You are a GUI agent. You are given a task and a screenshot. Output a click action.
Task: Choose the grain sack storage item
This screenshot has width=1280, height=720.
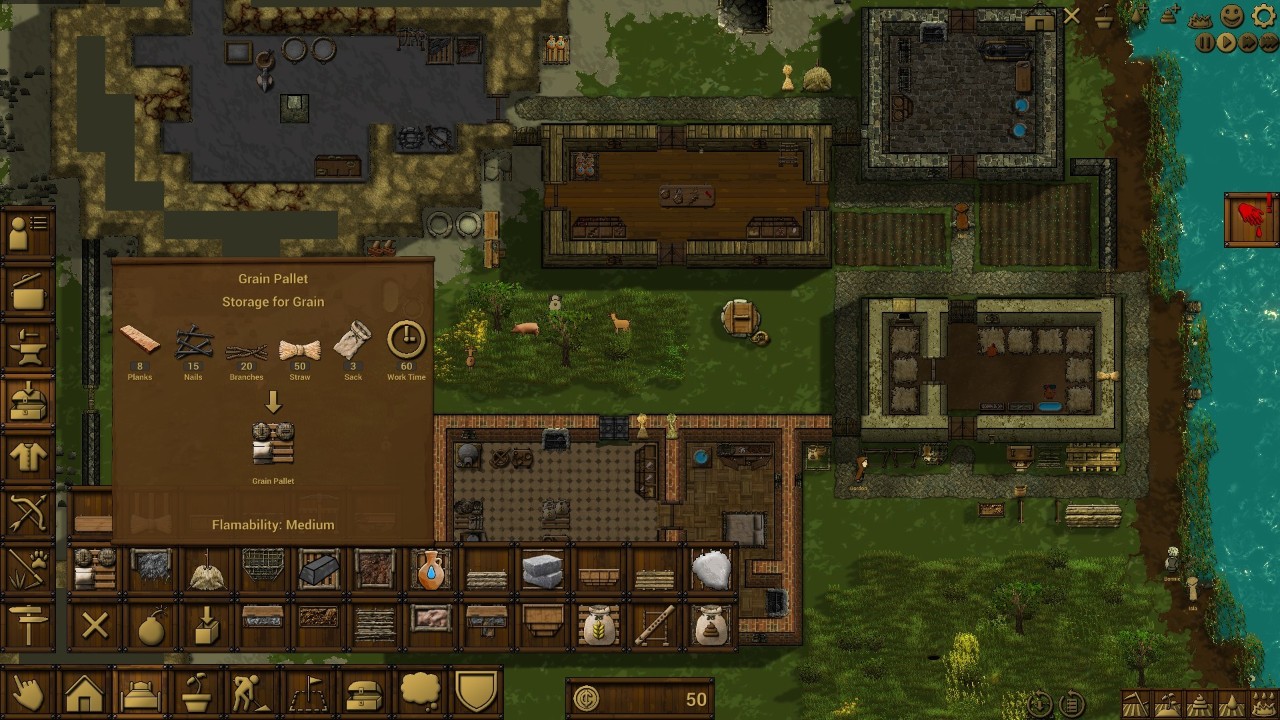coord(598,626)
